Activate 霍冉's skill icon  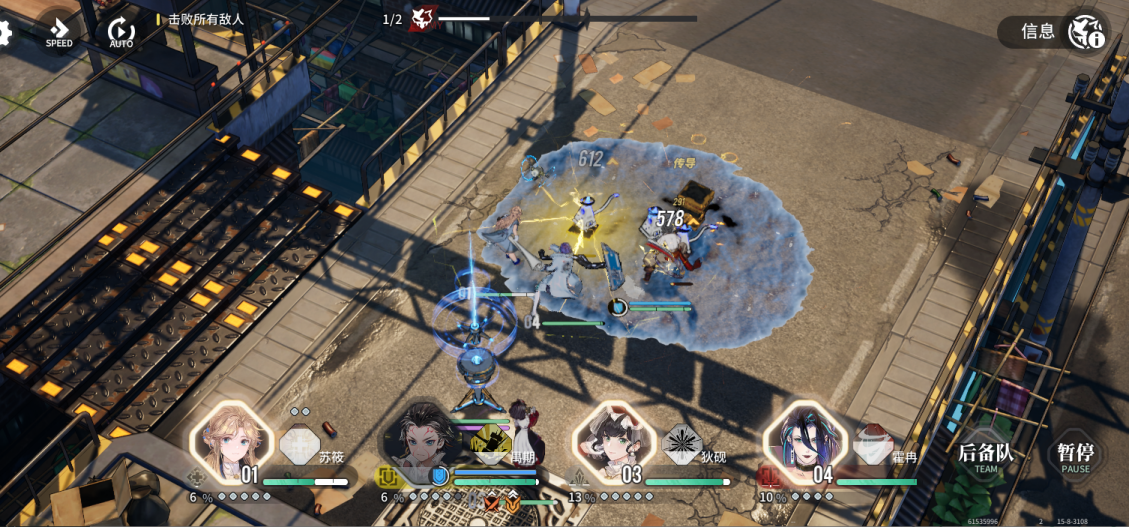pos(874,443)
